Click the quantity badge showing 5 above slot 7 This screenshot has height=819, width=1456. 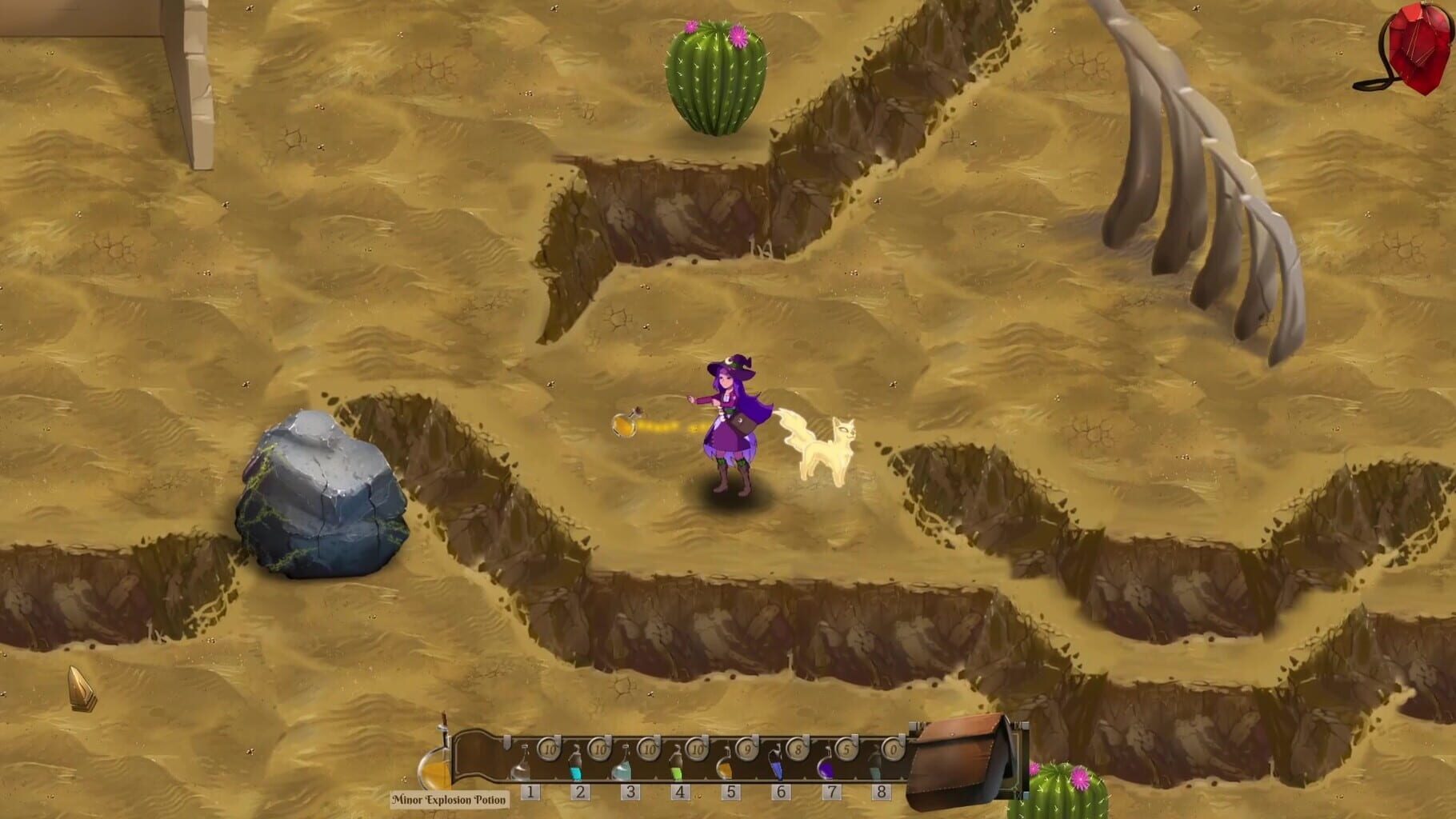point(847,750)
